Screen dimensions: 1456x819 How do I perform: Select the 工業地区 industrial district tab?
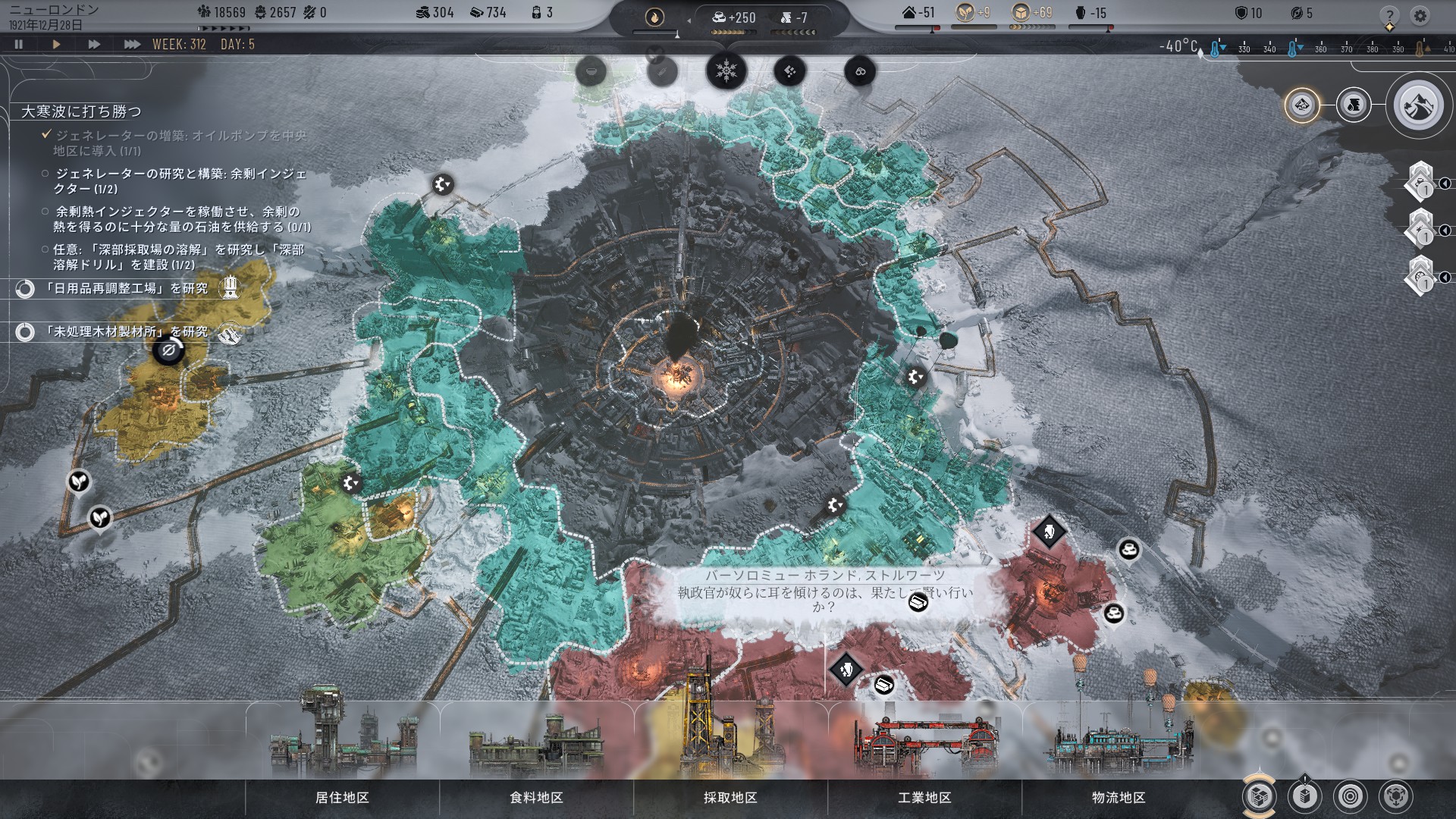click(924, 798)
